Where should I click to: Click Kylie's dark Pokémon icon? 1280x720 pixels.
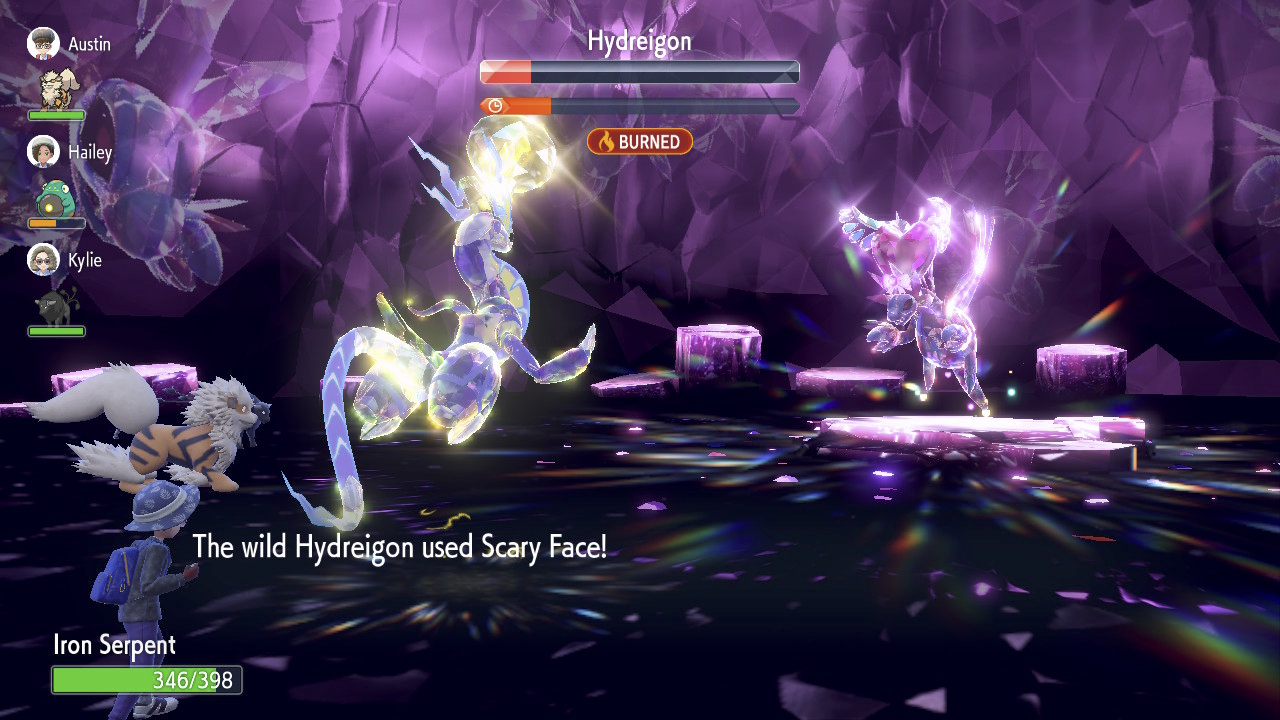[55, 306]
